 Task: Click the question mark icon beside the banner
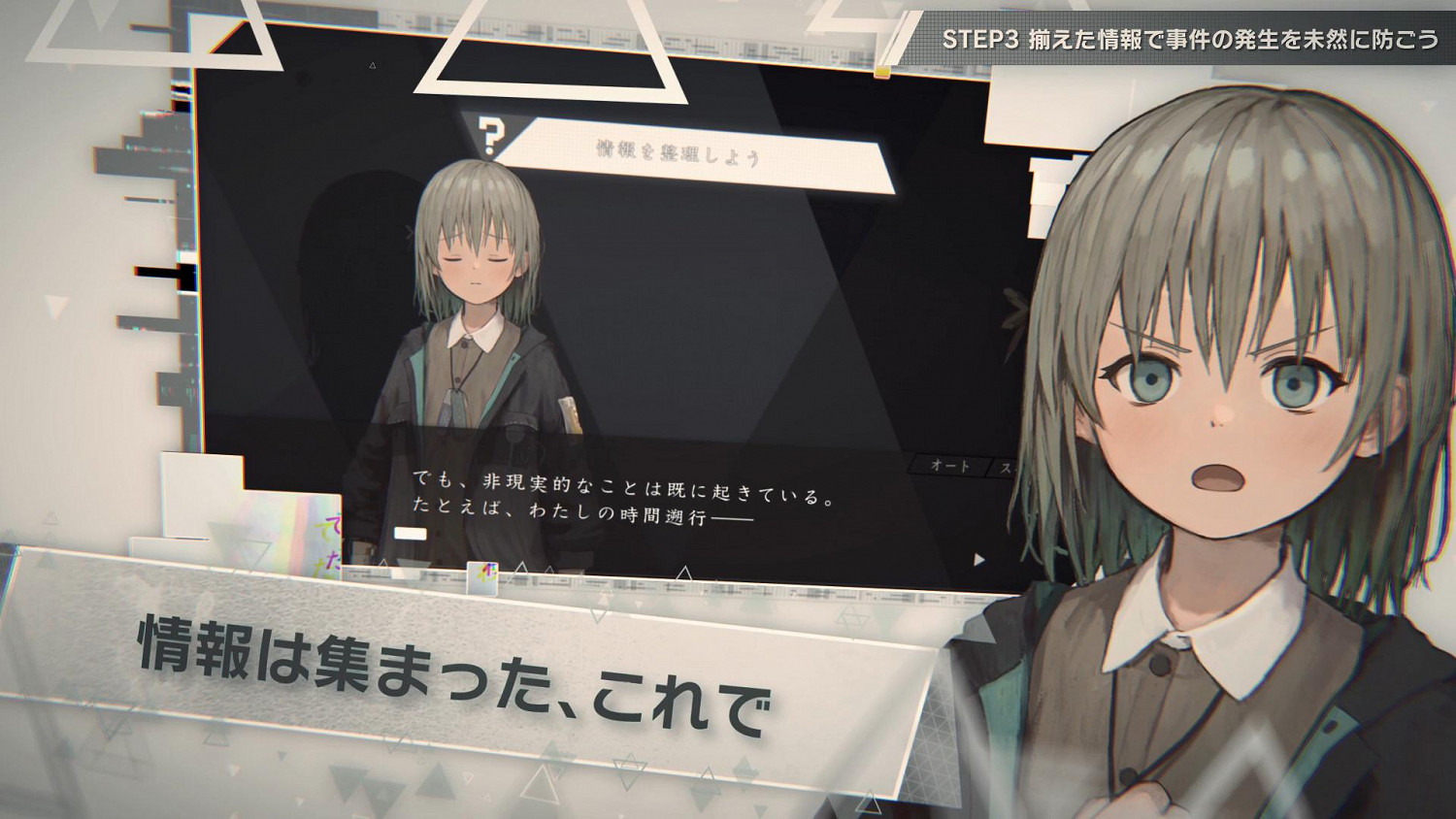tap(492, 136)
